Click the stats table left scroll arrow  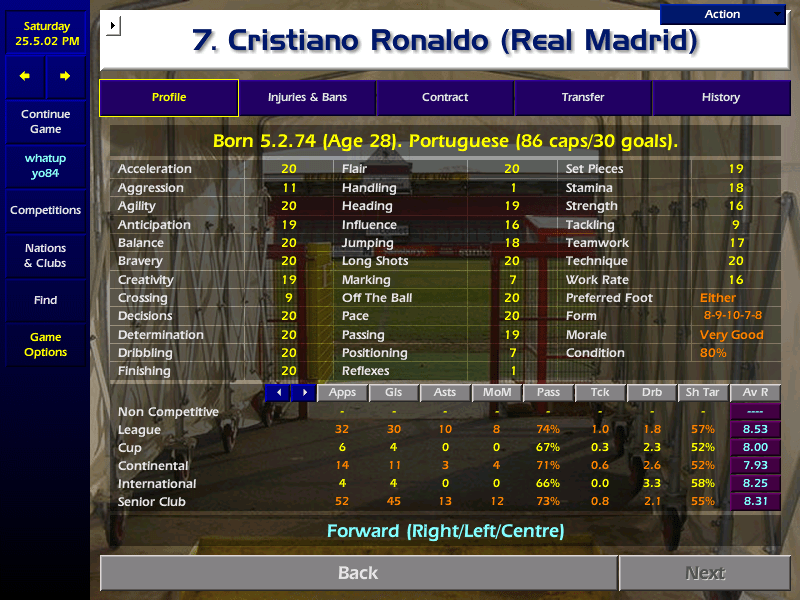tap(278, 393)
